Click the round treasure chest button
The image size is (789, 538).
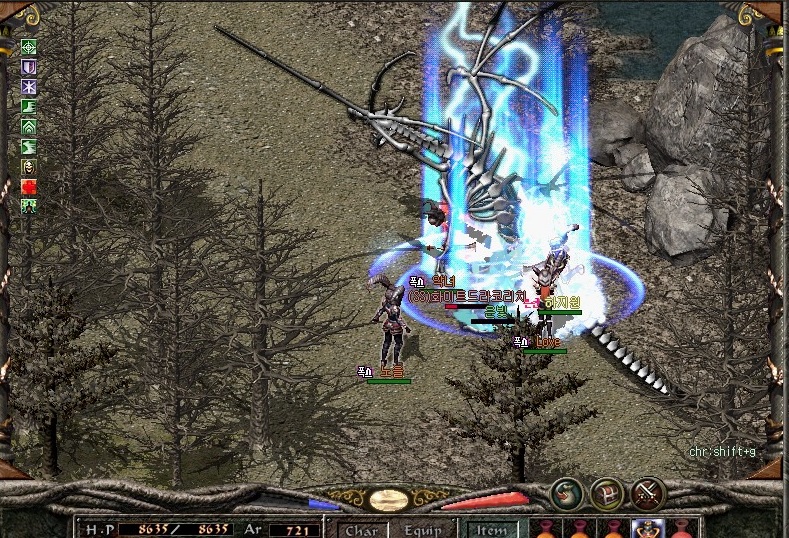(607, 493)
